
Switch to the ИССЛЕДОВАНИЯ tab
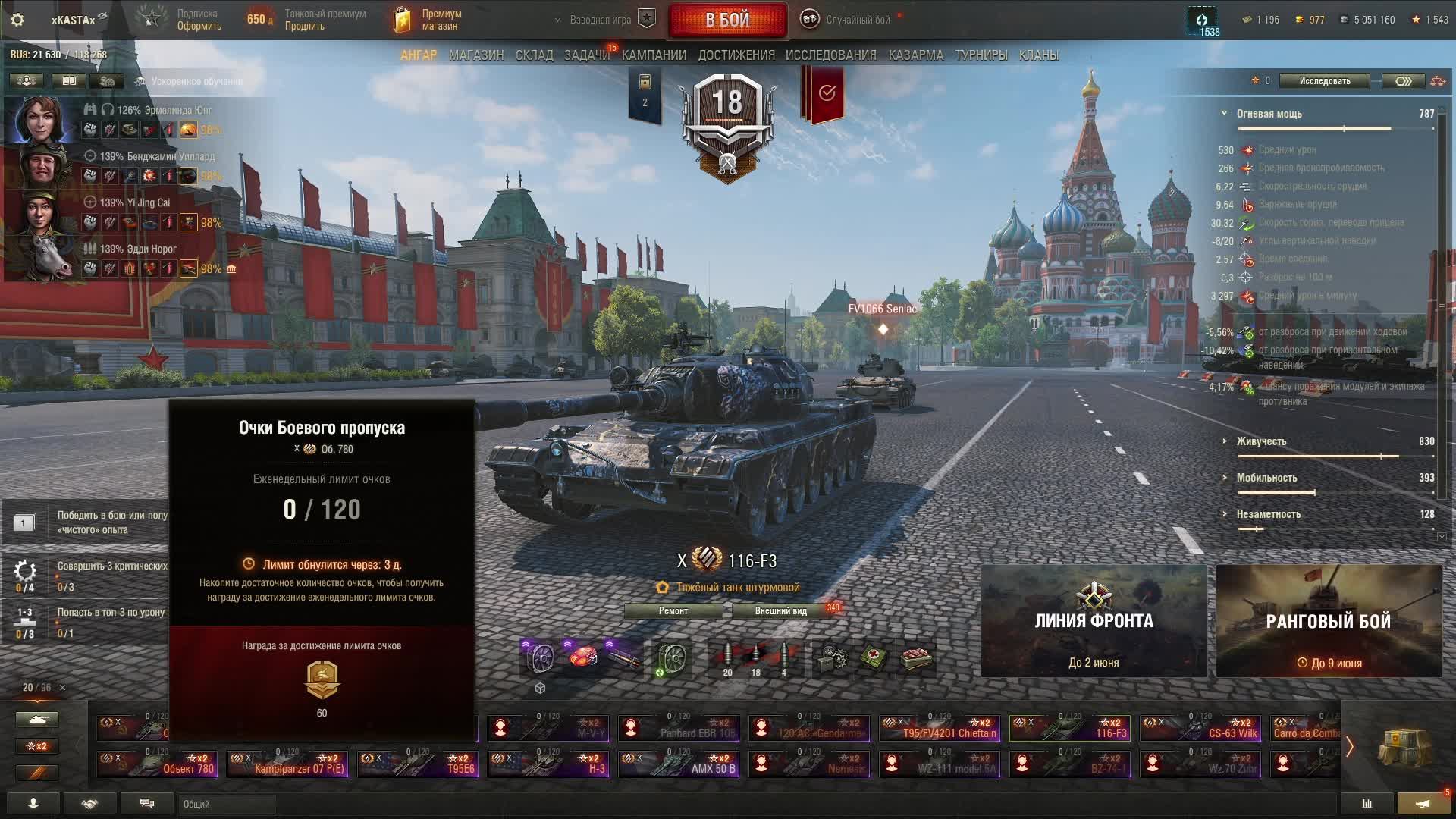(830, 55)
